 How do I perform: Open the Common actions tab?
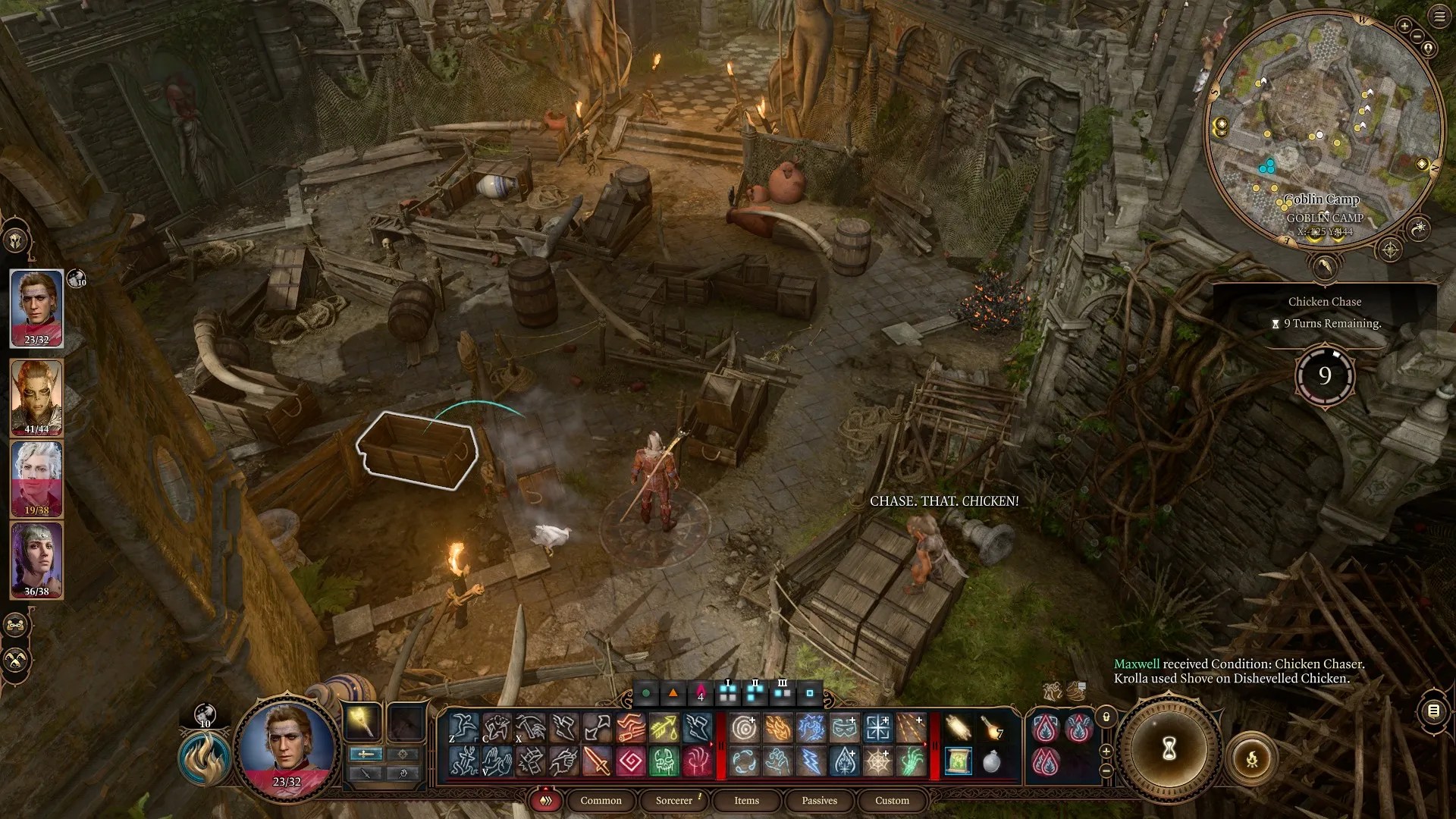[601, 800]
